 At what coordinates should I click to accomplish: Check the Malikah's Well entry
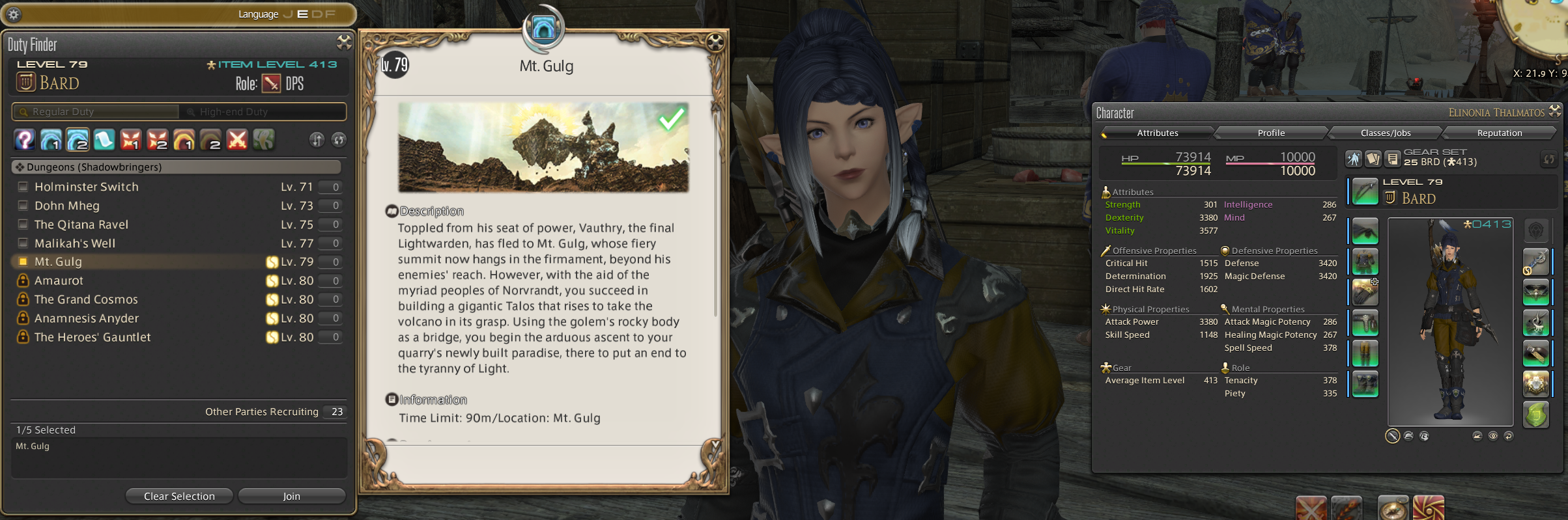pyautogui.click(x=23, y=243)
